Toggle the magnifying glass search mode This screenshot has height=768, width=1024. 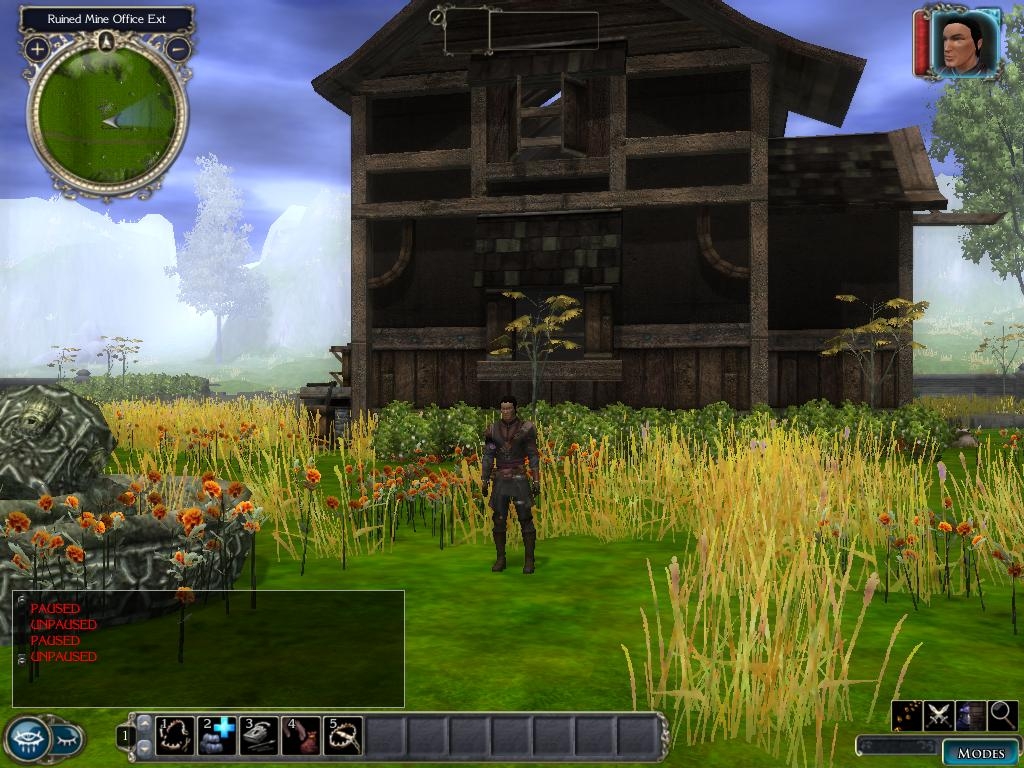pyautogui.click(x=1002, y=715)
